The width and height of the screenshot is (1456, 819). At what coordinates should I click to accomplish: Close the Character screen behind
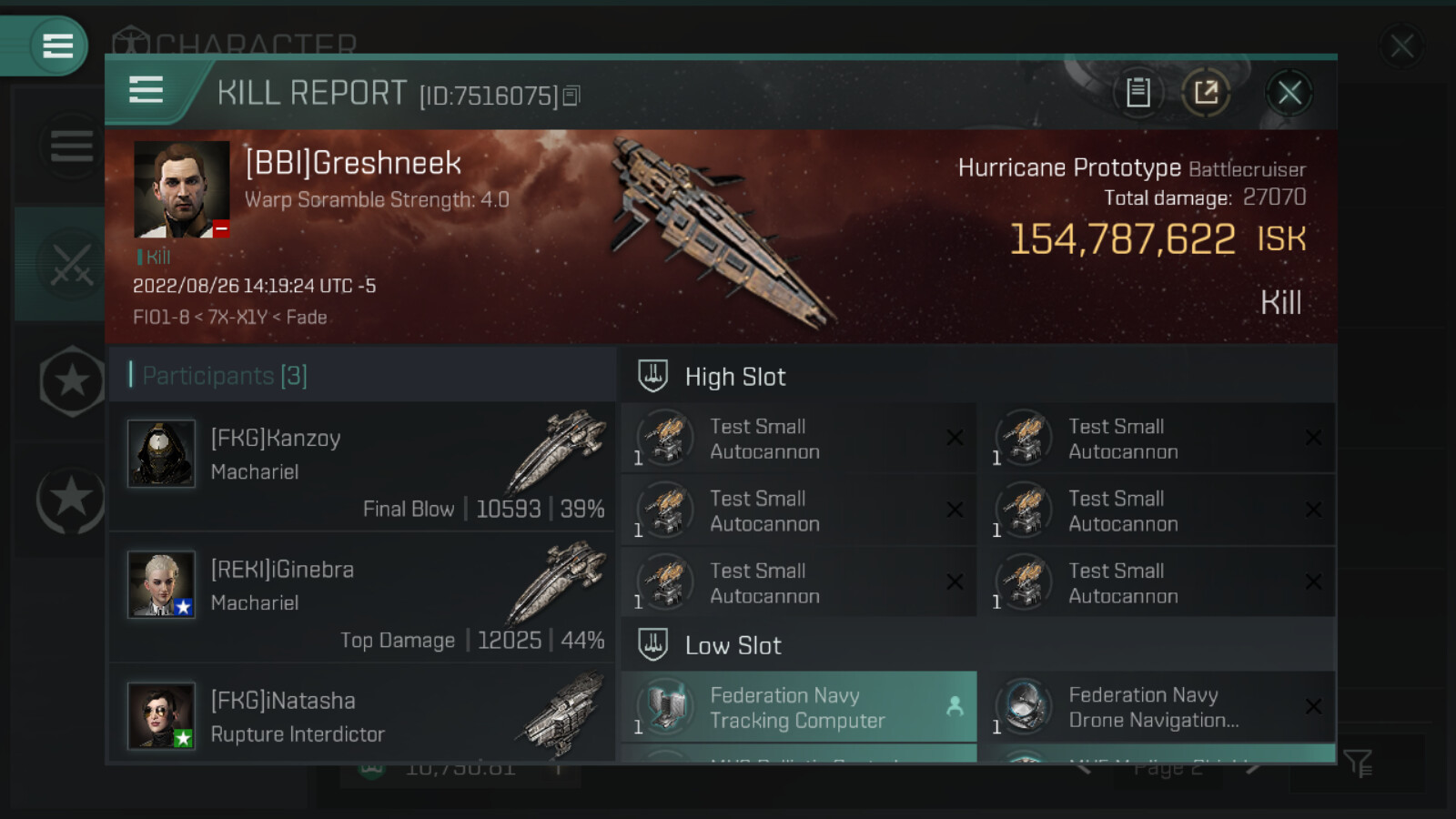tap(1401, 45)
